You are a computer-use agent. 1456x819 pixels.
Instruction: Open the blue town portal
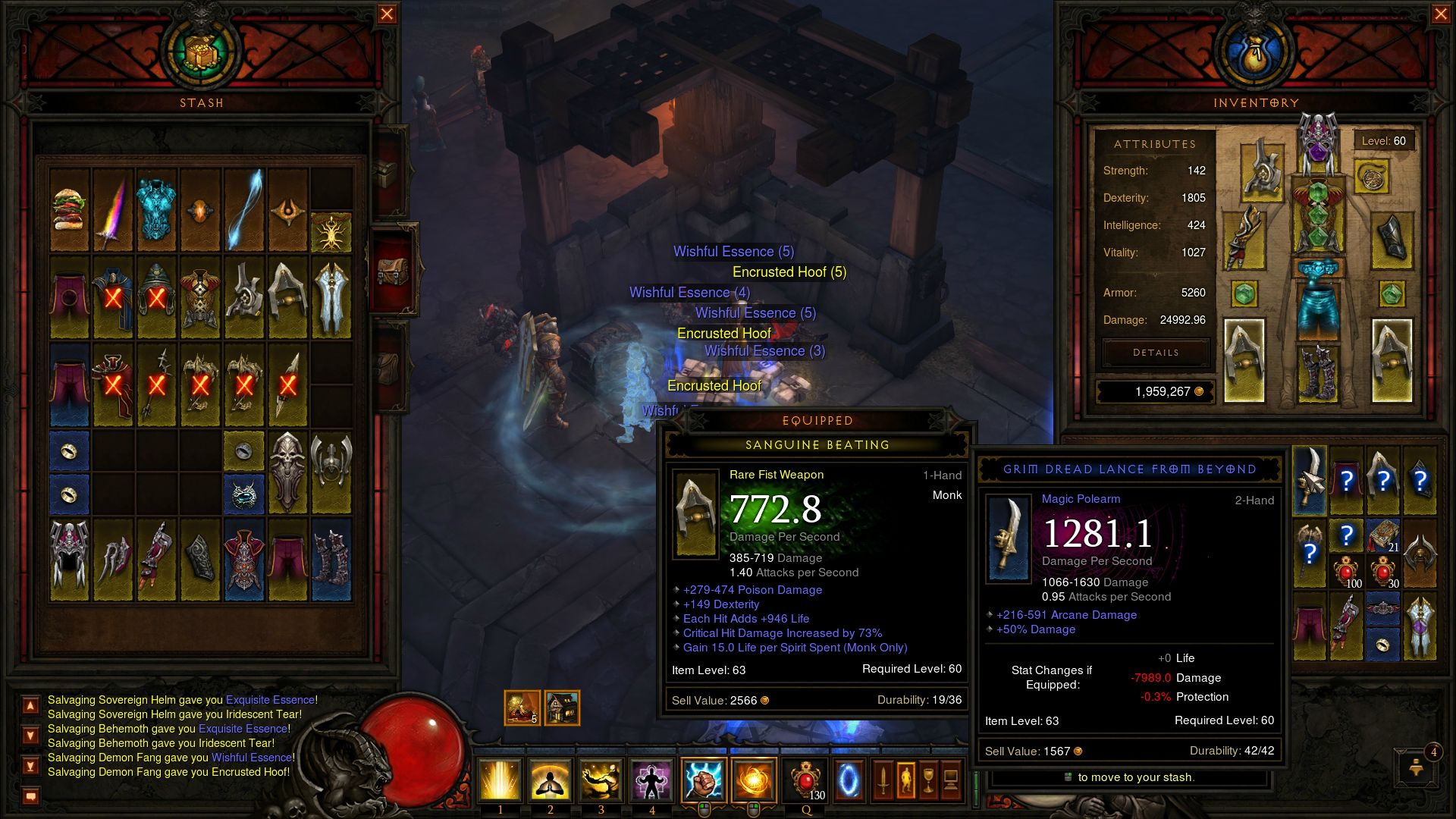[849, 780]
